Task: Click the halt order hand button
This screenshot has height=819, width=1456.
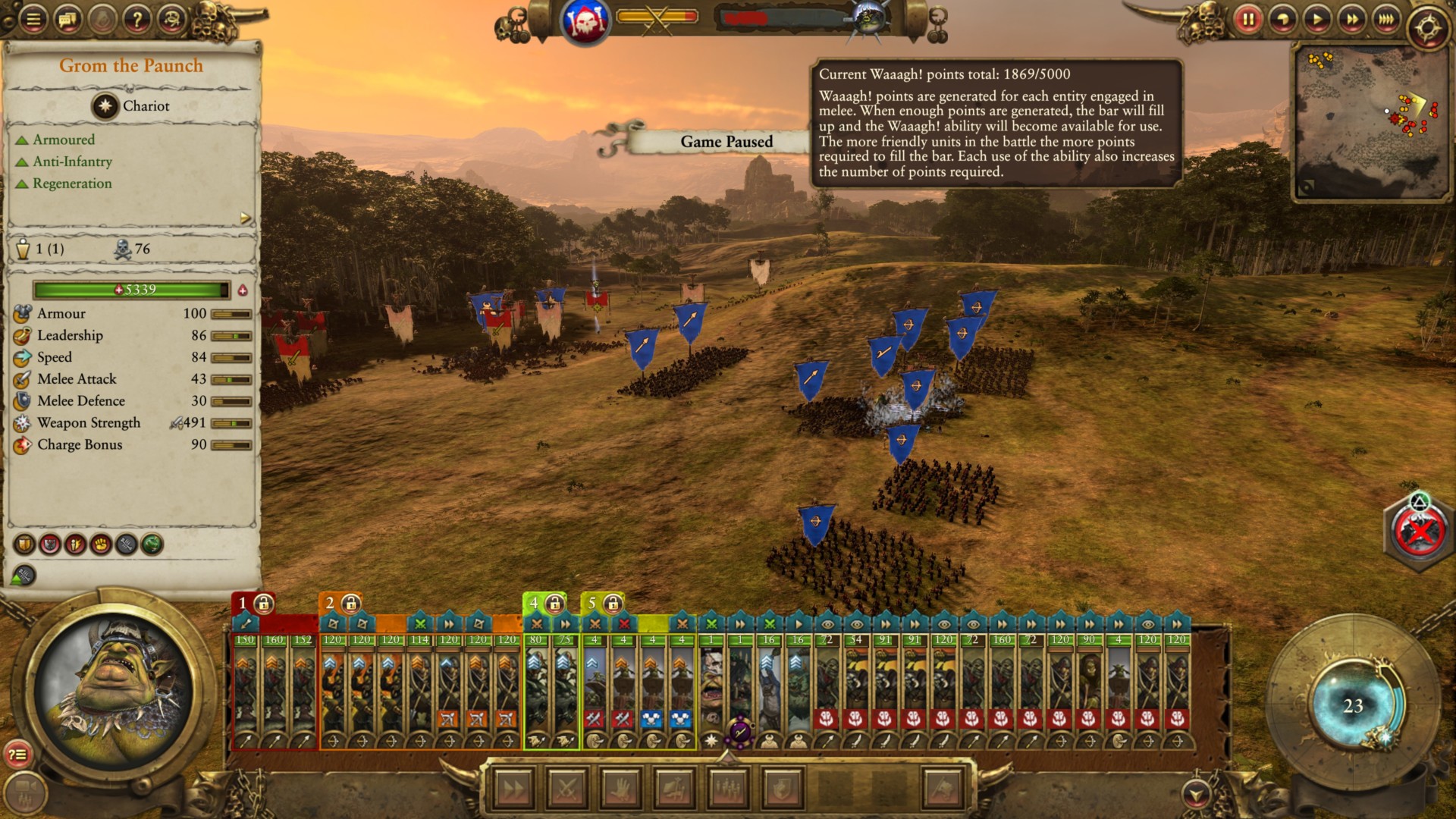Action: pos(620,789)
